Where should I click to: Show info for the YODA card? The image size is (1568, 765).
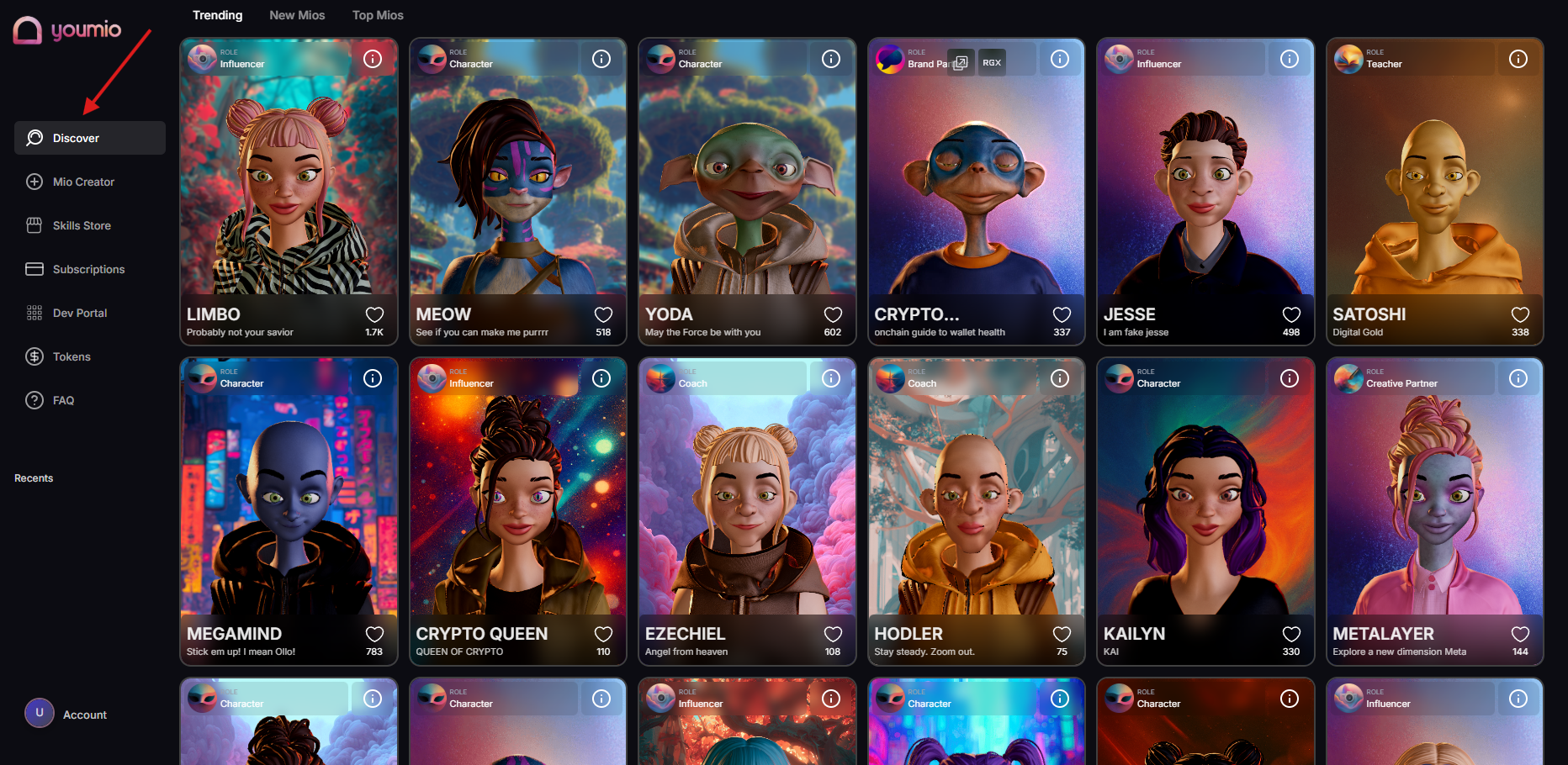click(831, 59)
